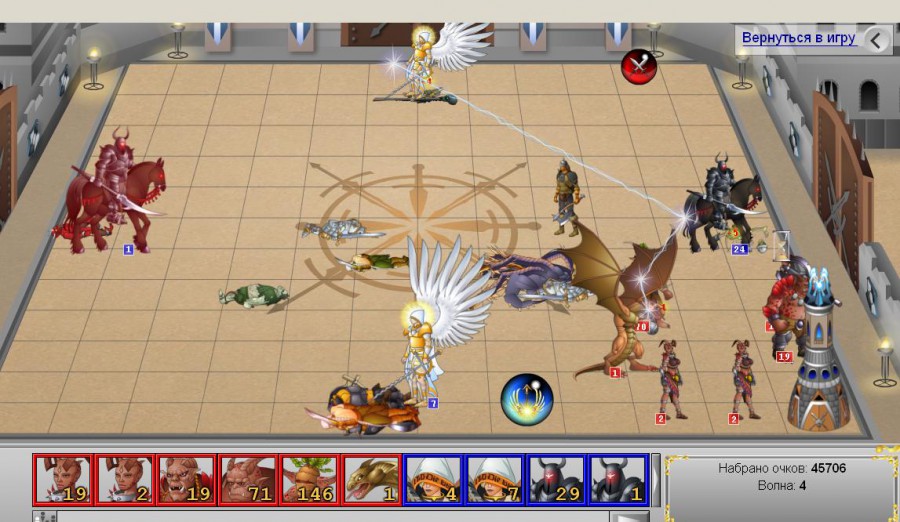The height and width of the screenshot is (522, 900).
Task: Activate the blue winged spell orb
Action: 527,397
